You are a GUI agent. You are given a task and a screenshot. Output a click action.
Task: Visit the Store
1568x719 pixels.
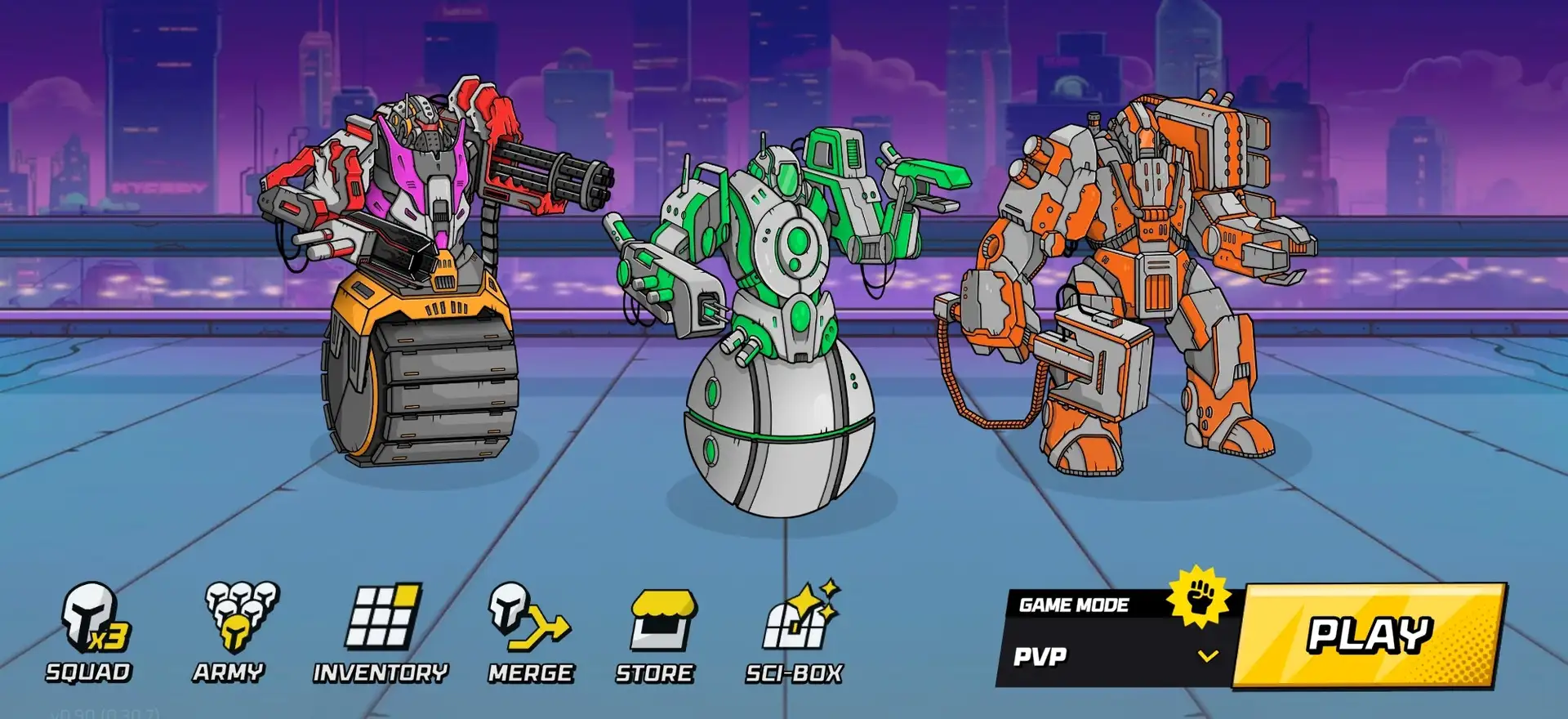pyautogui.click(x=656, y=631)
